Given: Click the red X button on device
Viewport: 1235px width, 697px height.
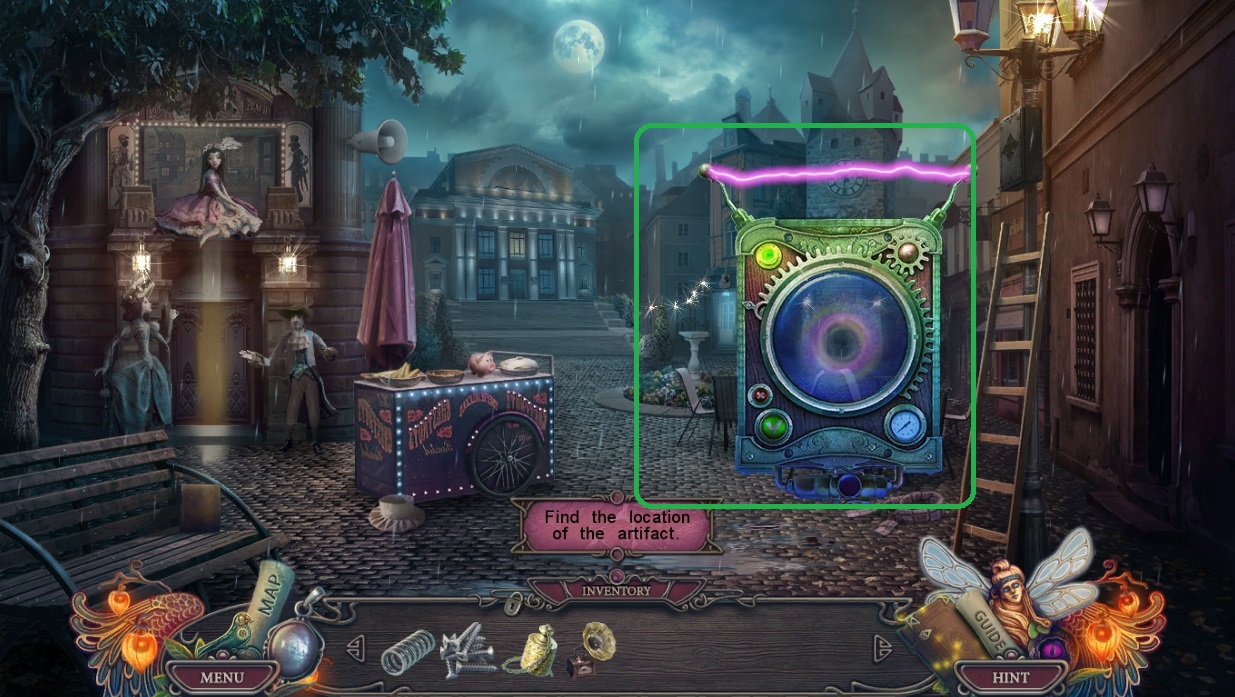Looking at the screenshot, I should click(766, 393).
